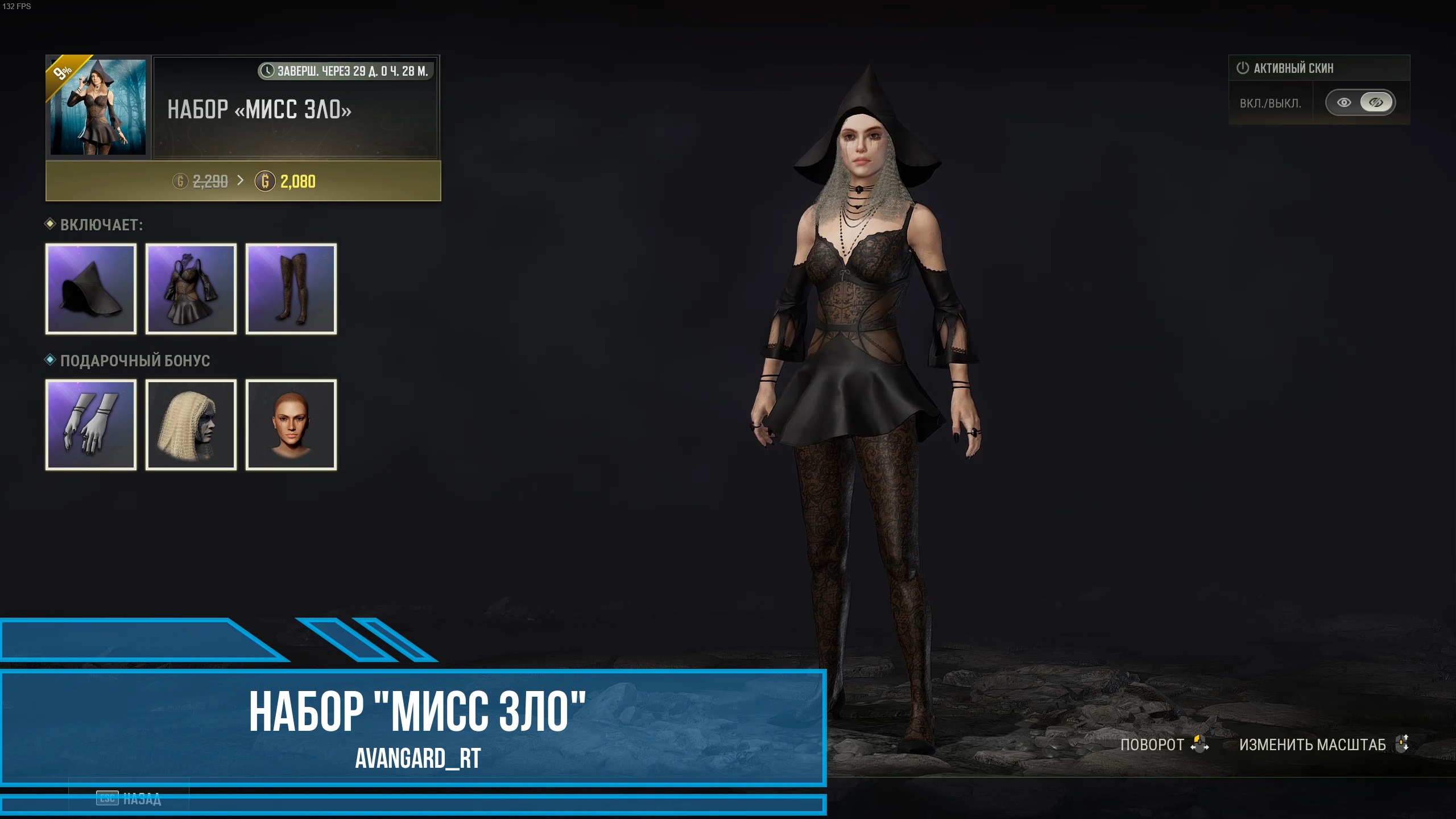Select the face bonus item icon

[291, 424]
